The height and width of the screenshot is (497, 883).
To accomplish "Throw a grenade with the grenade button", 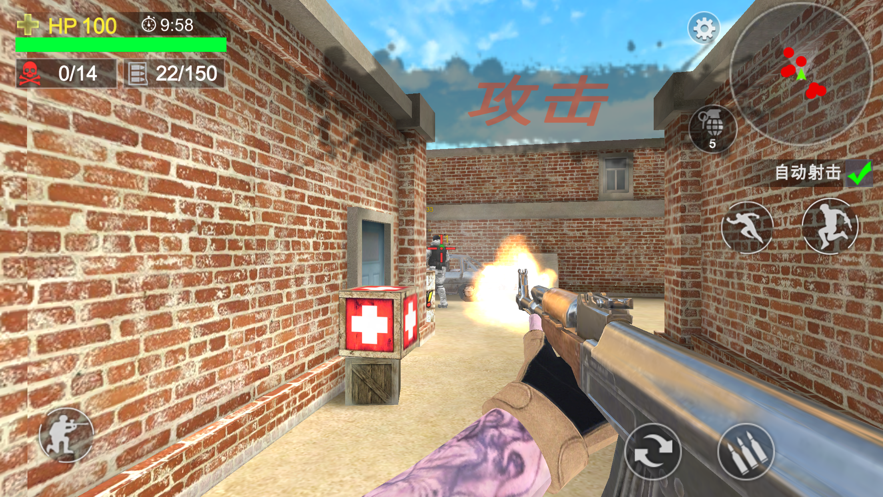I will coord(712,129).
